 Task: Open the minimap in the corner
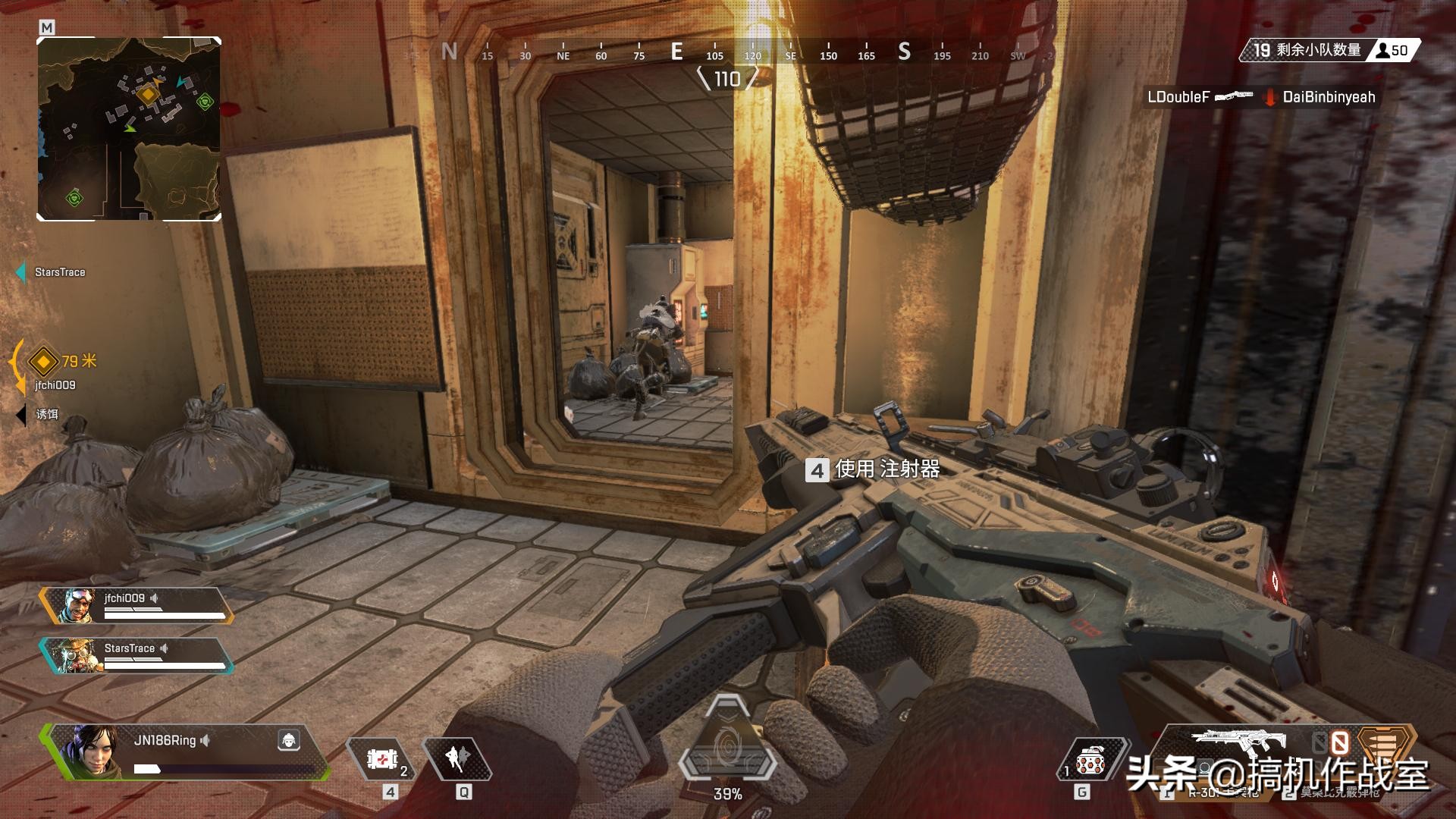coord(129,129)
